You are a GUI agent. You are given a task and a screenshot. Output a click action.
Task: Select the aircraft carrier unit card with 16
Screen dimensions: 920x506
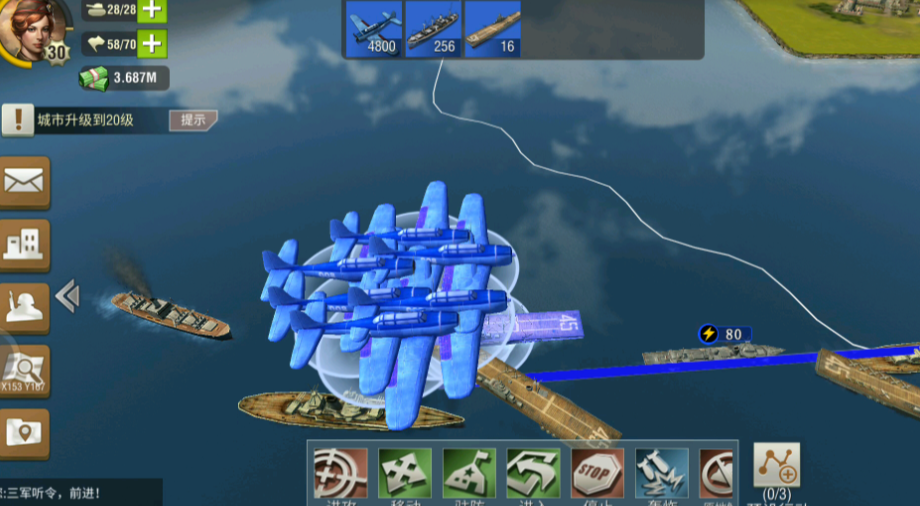point(493,28)
